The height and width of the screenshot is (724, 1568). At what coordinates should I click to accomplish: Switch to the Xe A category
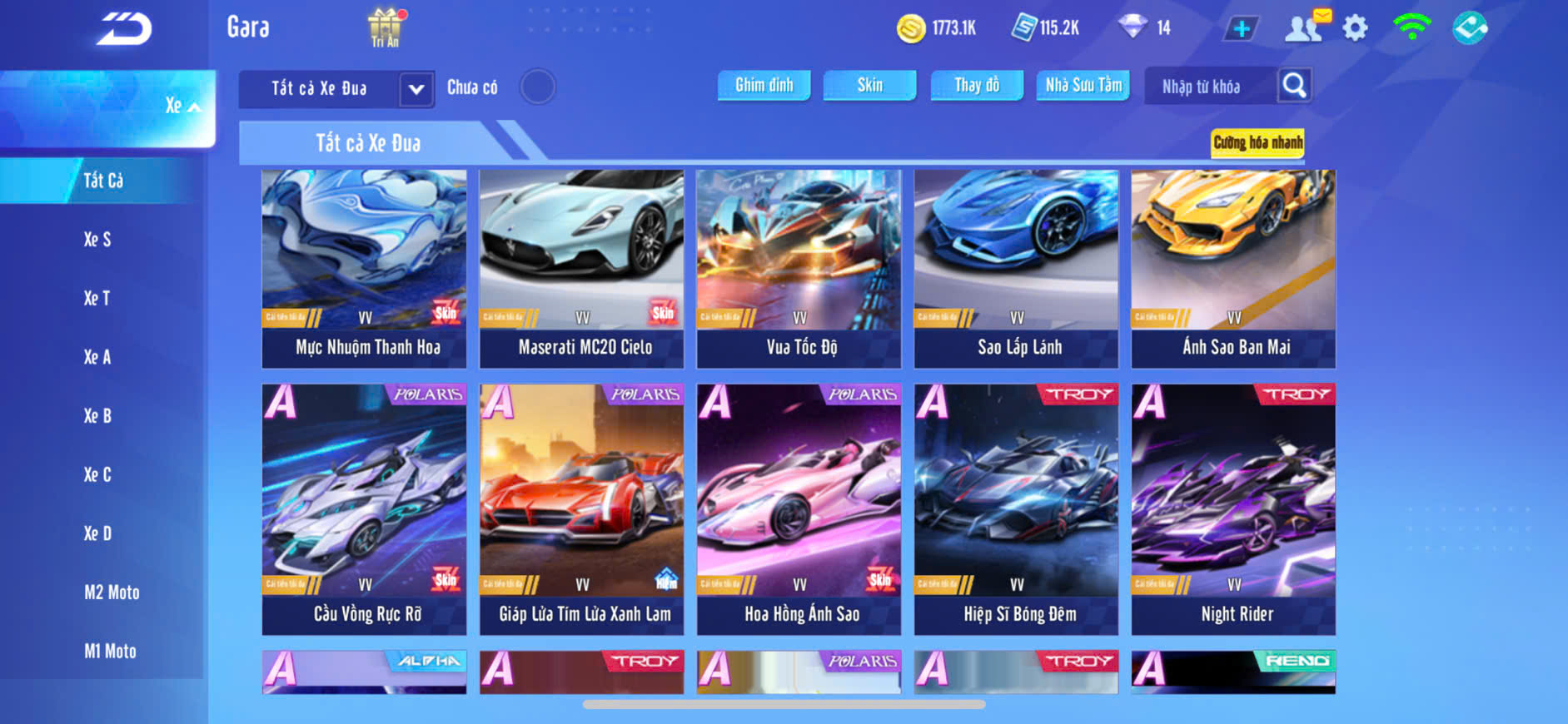(97, 357)
